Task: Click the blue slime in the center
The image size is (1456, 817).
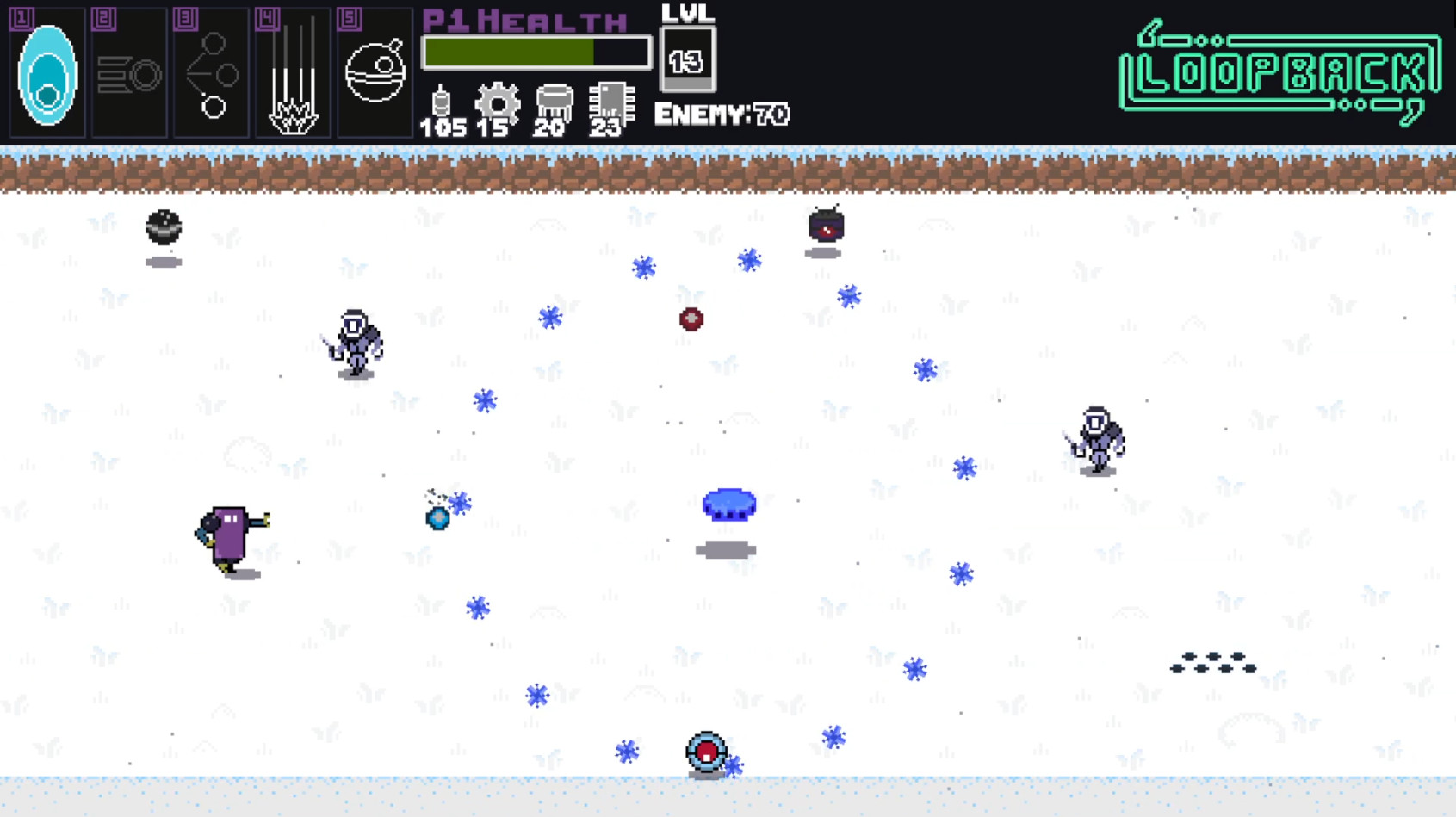Action: [729, 505]
